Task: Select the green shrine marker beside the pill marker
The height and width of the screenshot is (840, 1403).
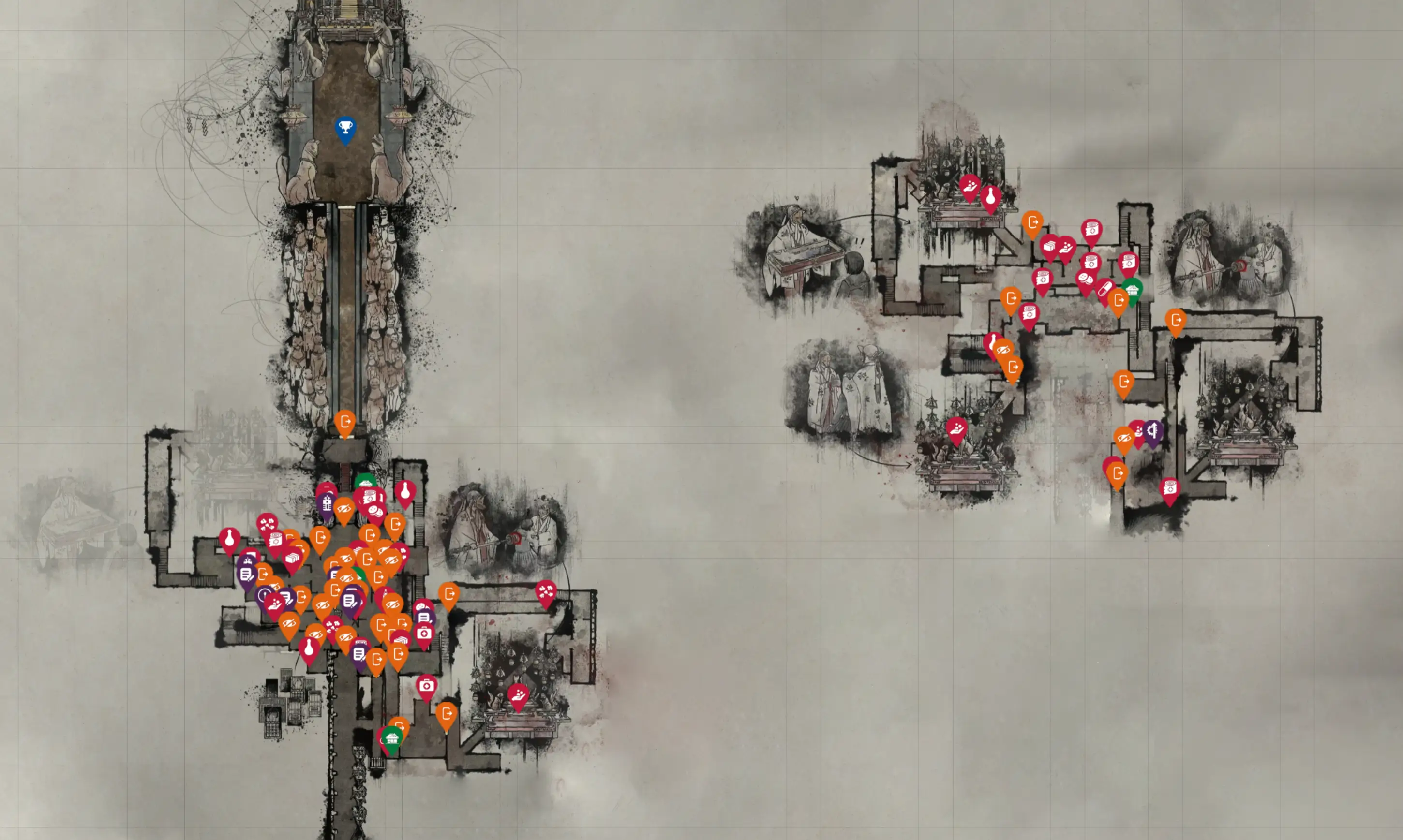Action: tap(1133, 290)
